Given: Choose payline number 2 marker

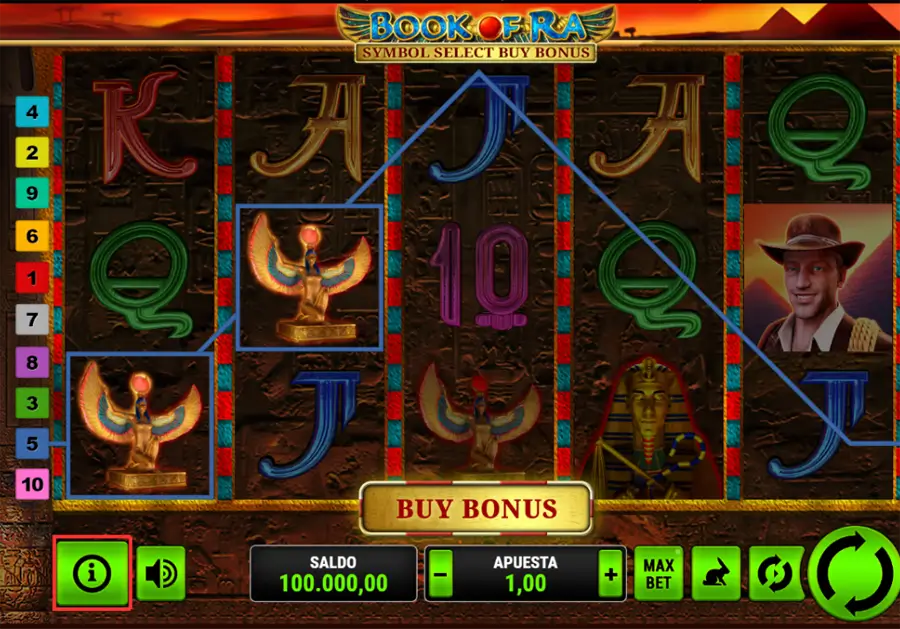Looking at the screenshot, I should 32,153.
